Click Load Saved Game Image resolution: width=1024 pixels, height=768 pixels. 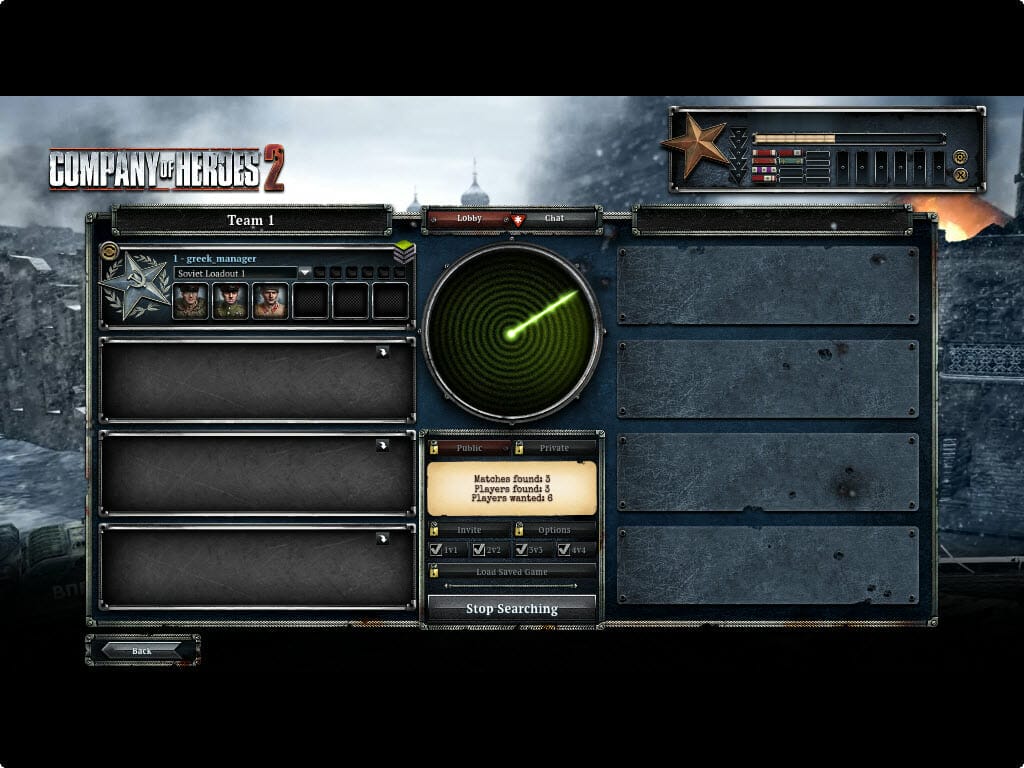511,571
